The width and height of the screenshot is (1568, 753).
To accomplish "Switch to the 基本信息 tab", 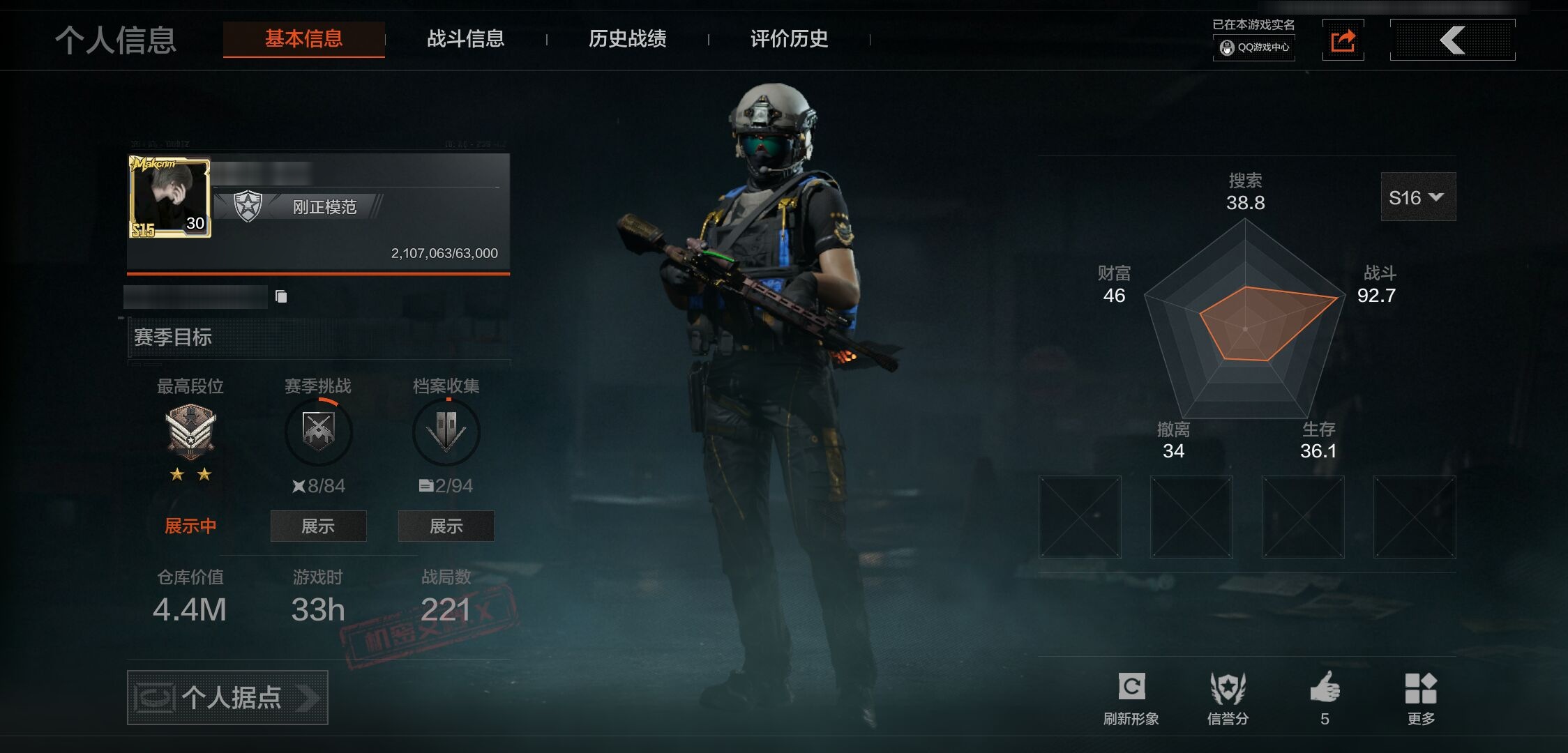I will tap(303, 39).
